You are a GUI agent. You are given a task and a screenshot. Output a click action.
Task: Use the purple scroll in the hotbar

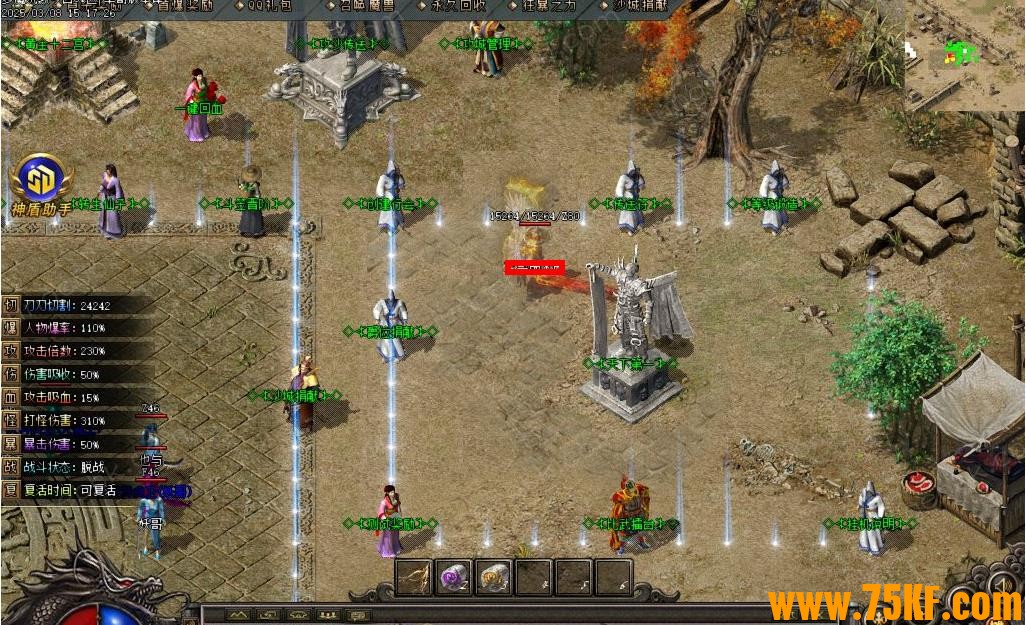click(x=454, y=577)
